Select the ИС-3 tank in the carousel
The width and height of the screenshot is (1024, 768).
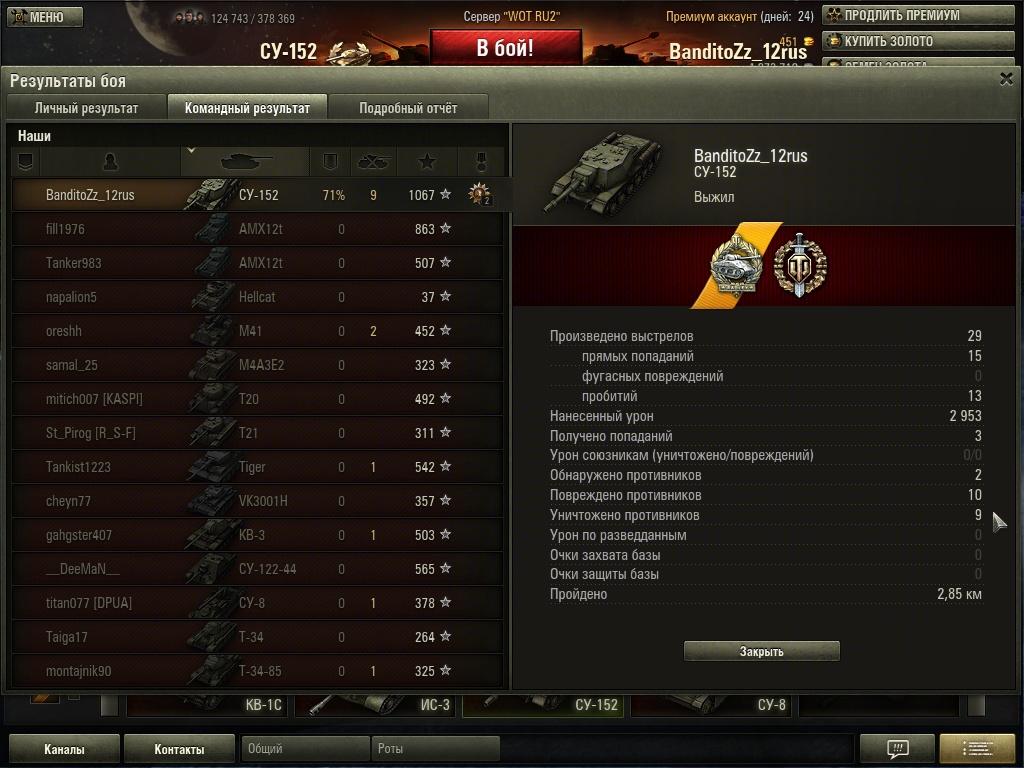378,705
